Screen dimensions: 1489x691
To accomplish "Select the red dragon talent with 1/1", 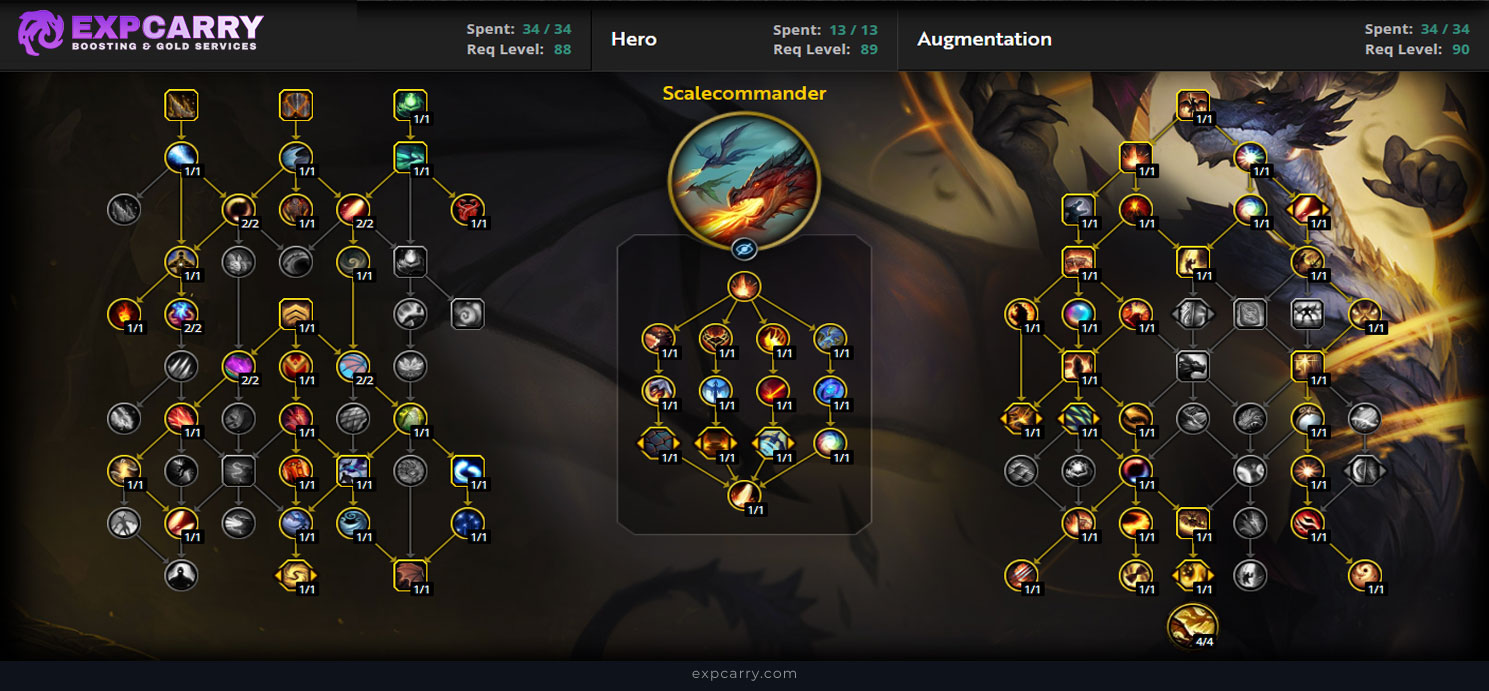I will tap(466, 209).
